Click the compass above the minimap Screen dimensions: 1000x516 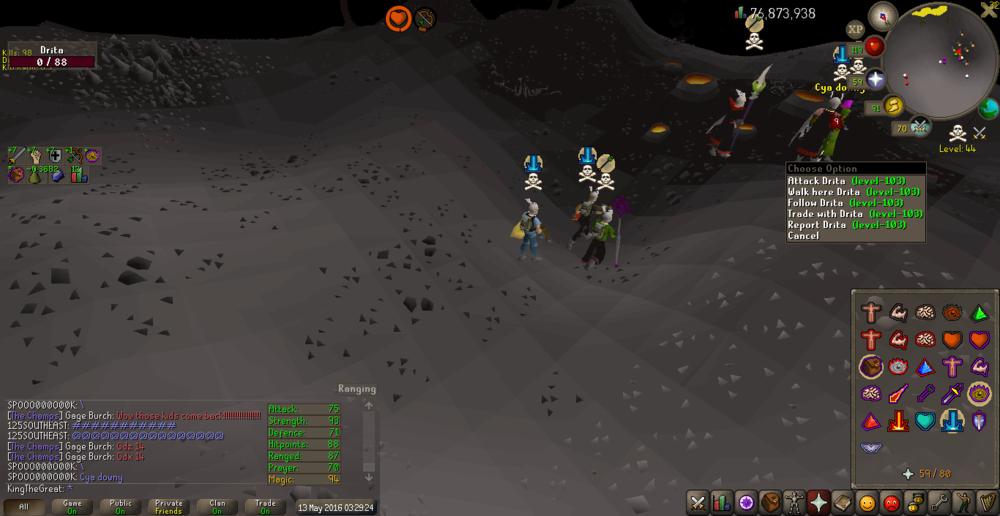(882, 15)
